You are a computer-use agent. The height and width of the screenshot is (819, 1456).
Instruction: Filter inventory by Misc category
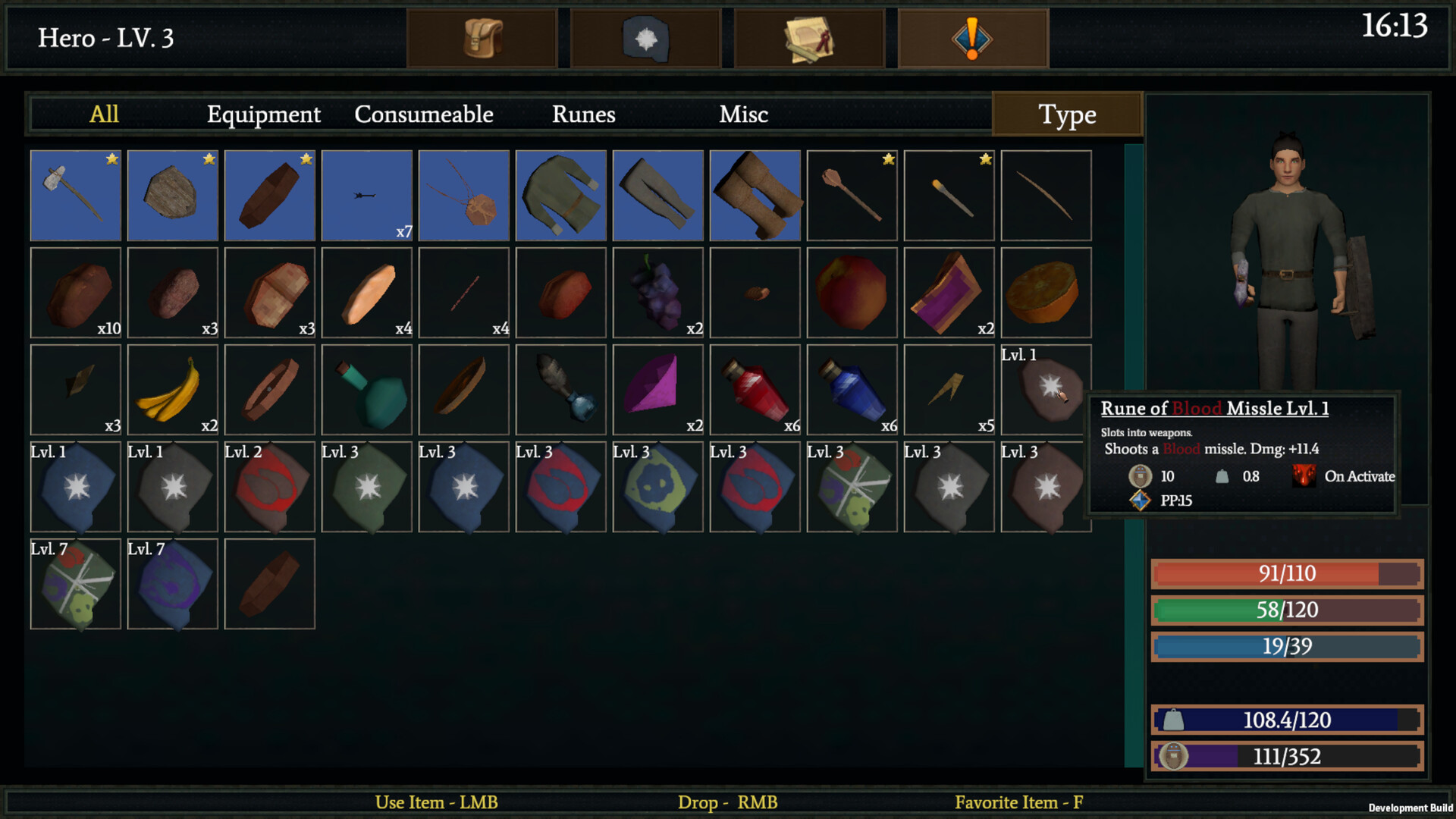coord(743,115)
